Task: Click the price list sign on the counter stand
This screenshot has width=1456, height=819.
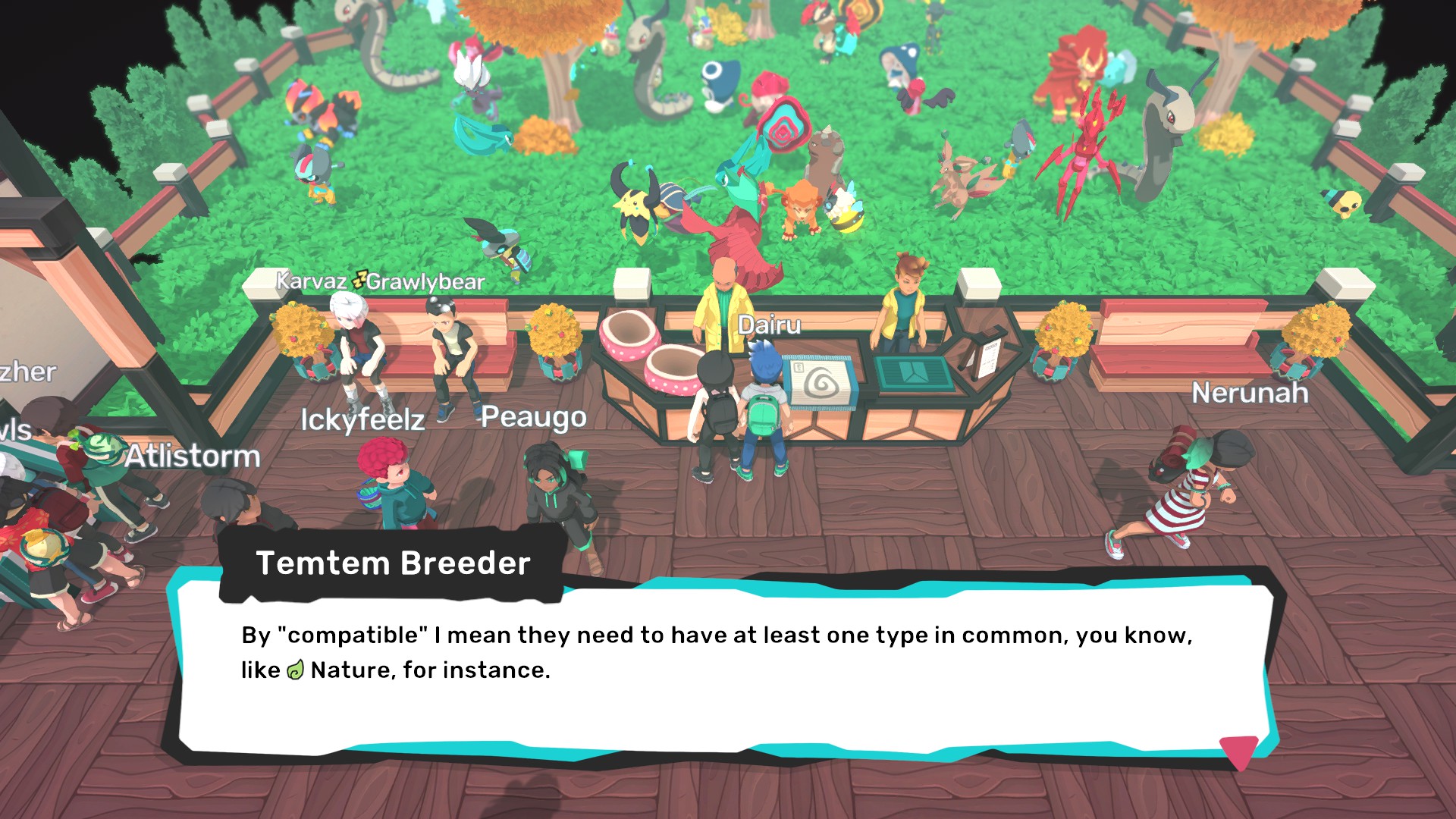Action: [987, 356]
